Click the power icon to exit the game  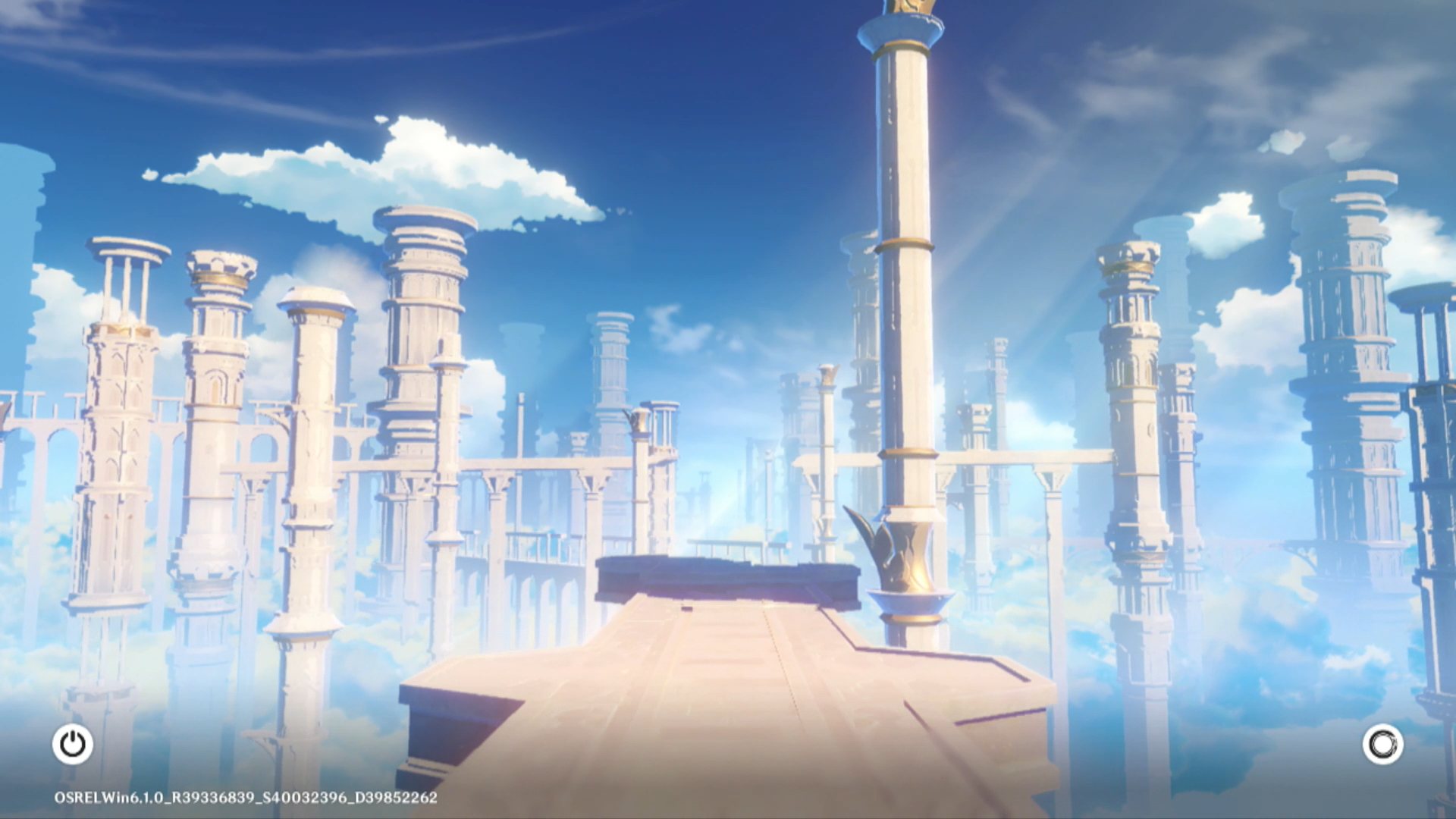pyautogui.click(x=73, y=744)
